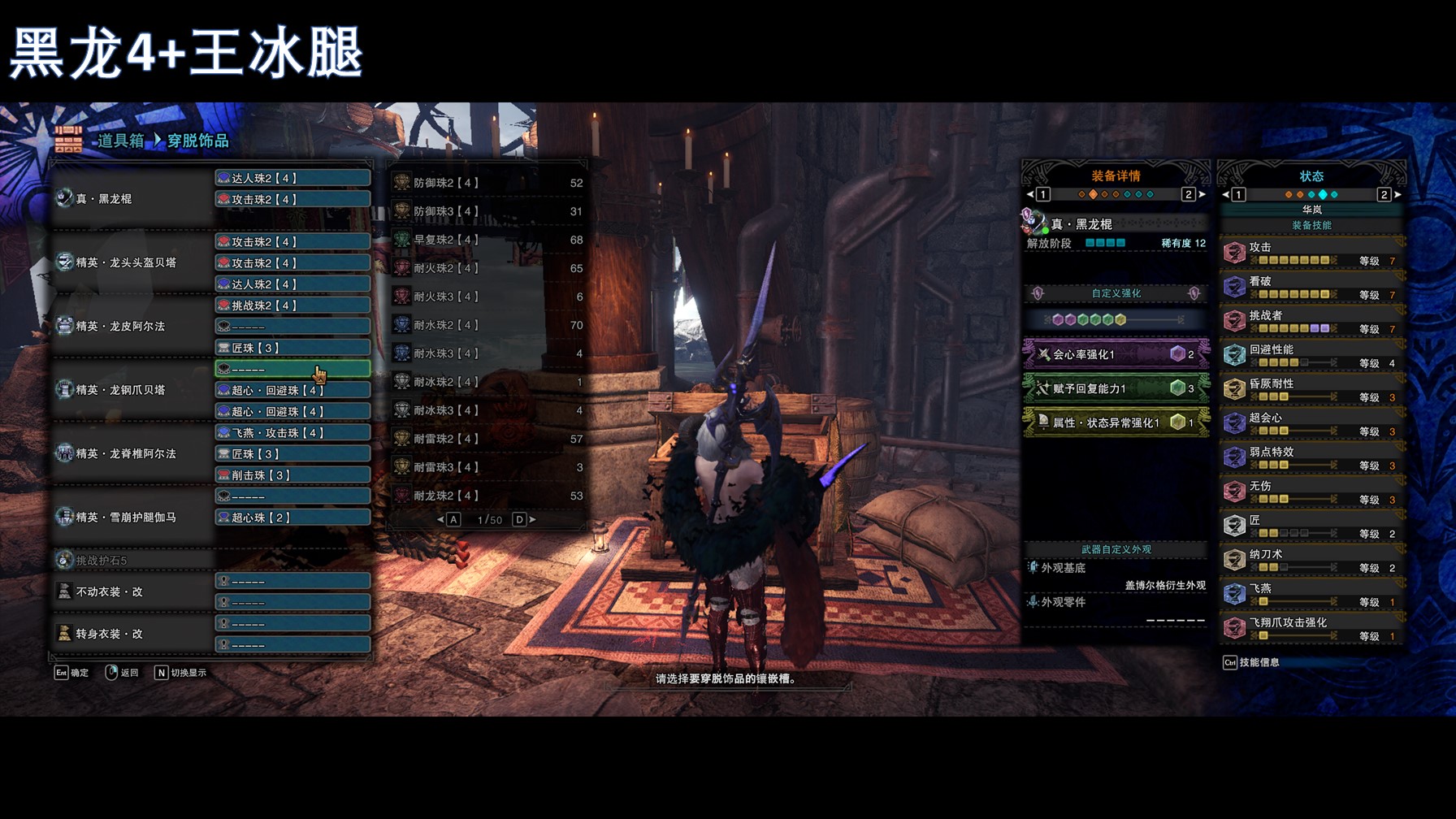Select the 挑战珠2【4】 decoration slot
The image size is (1456, 819).
(292, 305)
